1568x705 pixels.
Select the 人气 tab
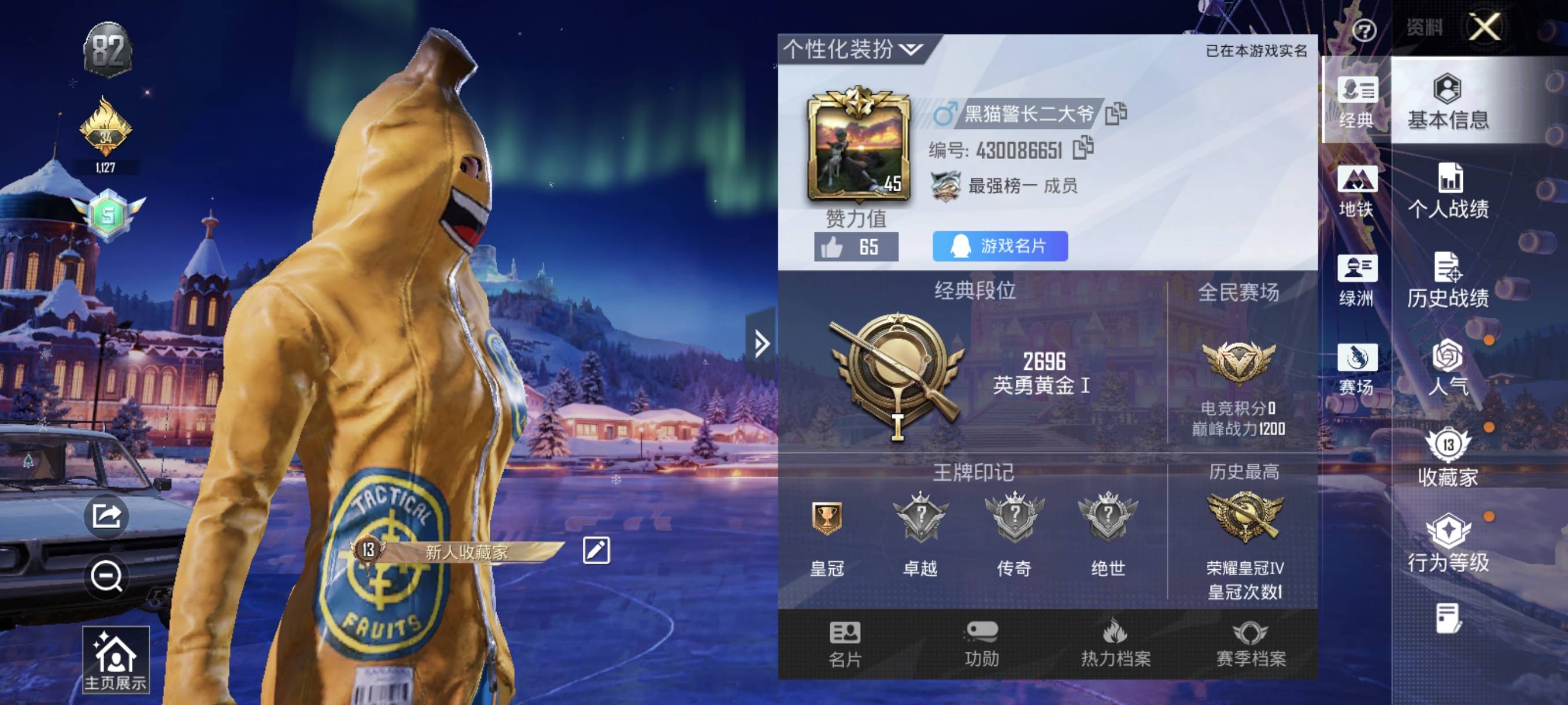click(1448, 369)
